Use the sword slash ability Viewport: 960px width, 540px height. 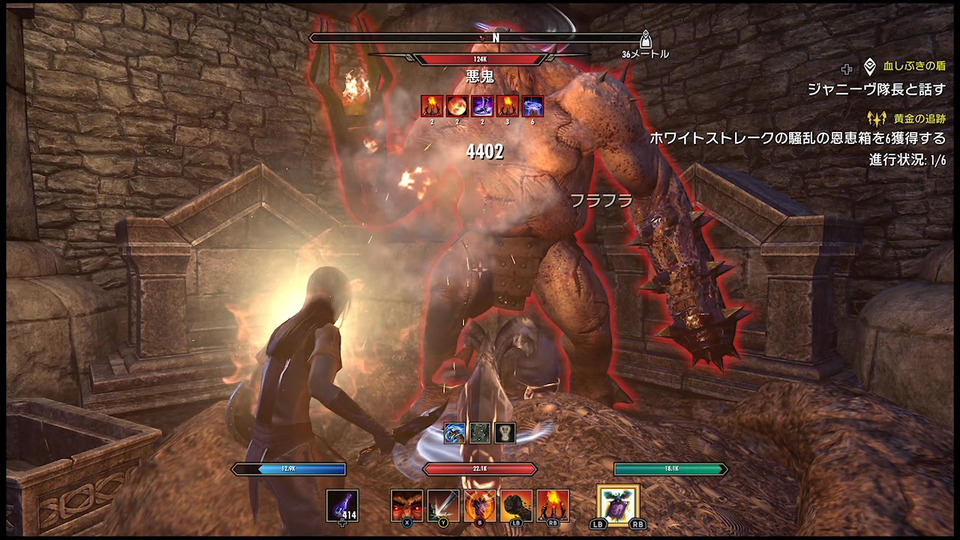[x=443, y=505]
